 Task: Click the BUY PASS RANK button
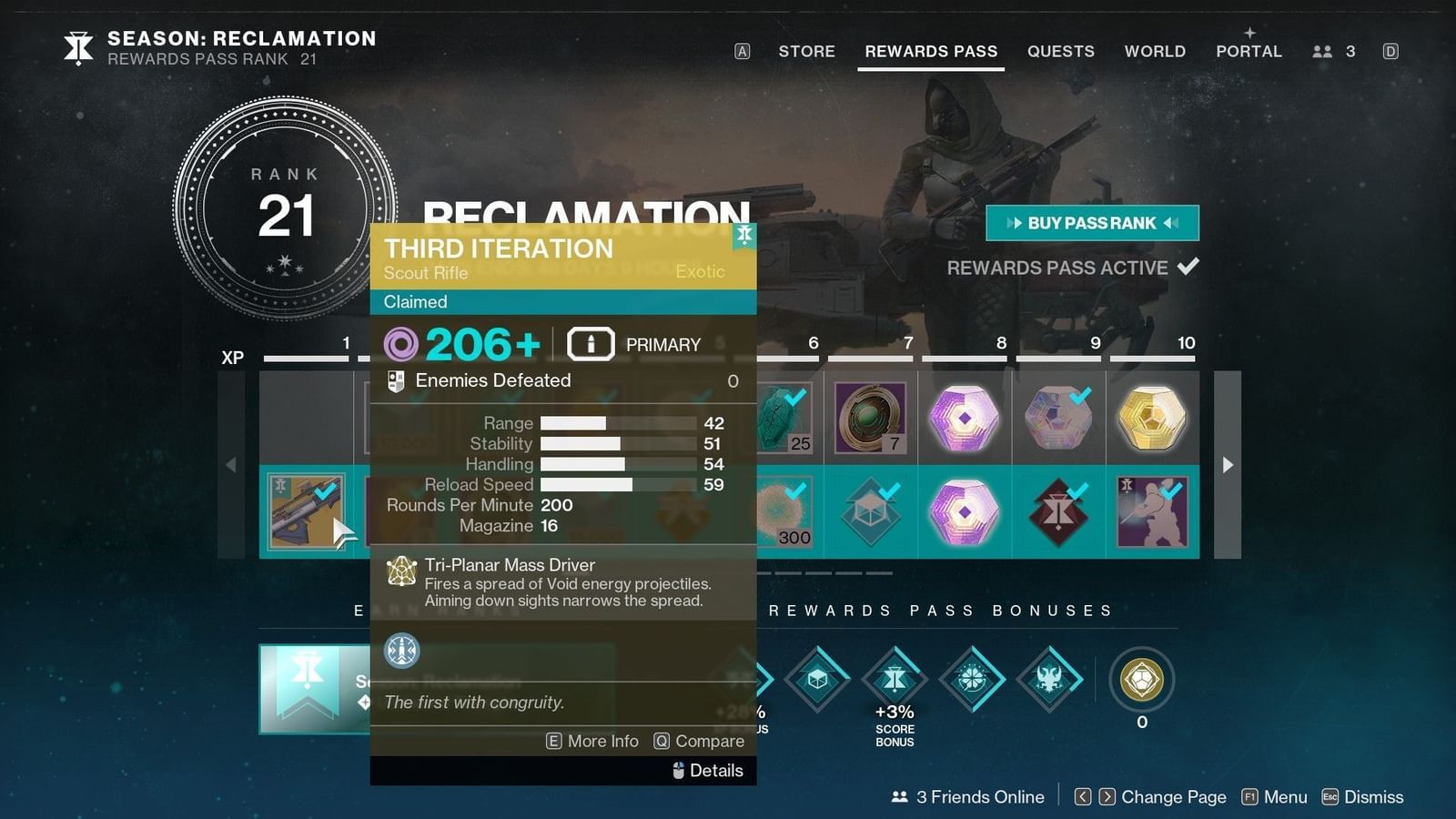[1091, 223]
